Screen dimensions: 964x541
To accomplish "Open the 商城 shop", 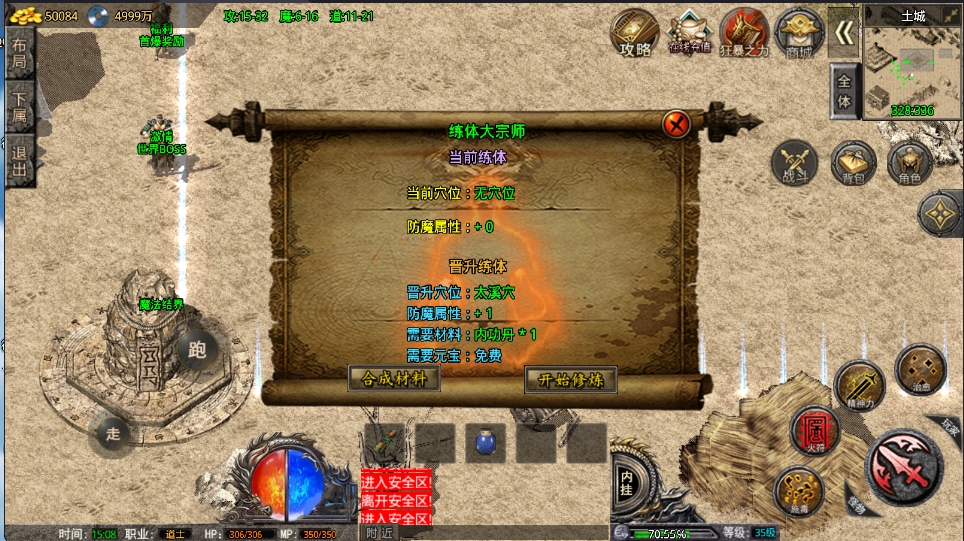I will coord(798,34).
